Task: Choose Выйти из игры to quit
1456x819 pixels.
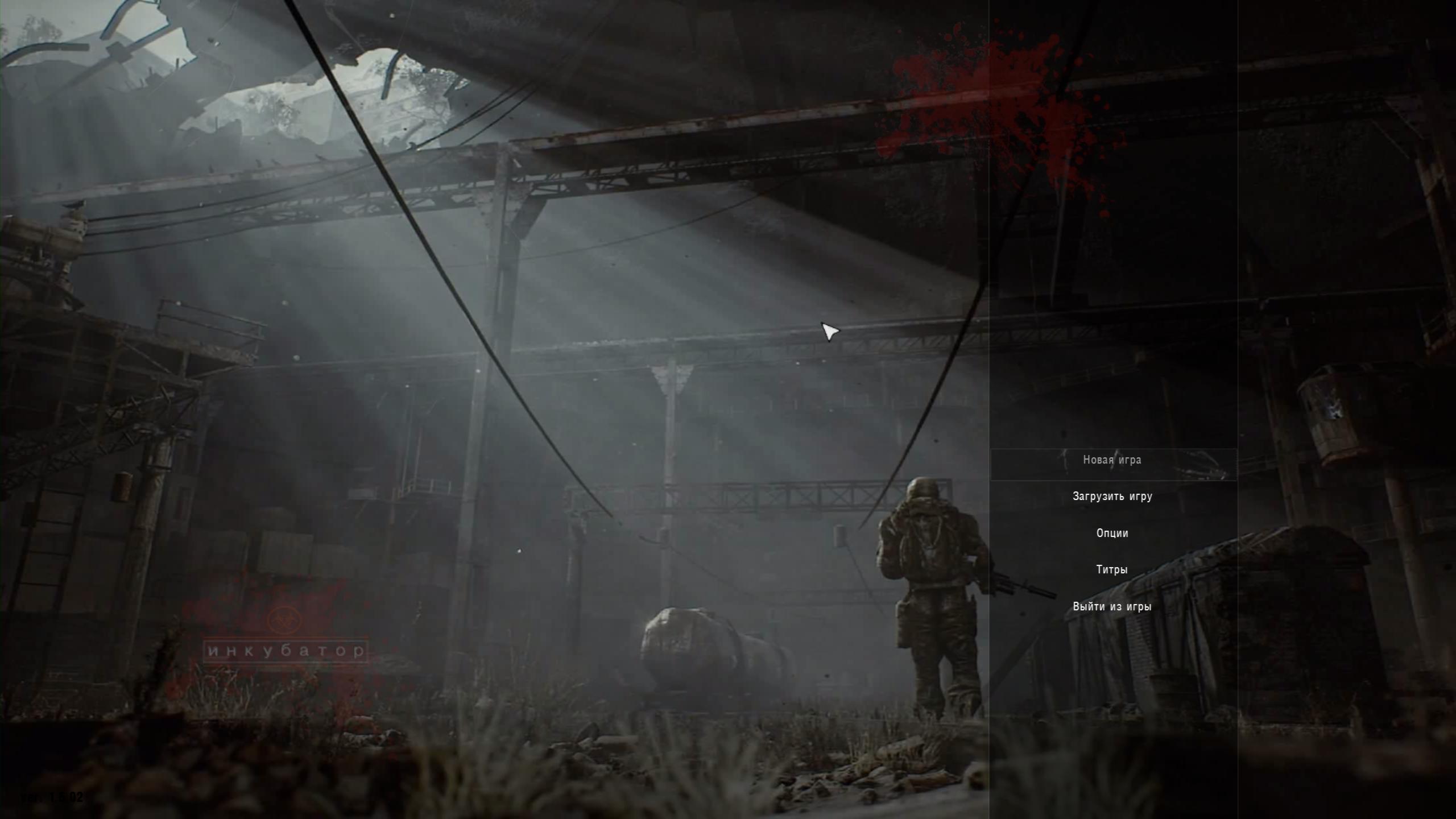Action: (1112, 607)
